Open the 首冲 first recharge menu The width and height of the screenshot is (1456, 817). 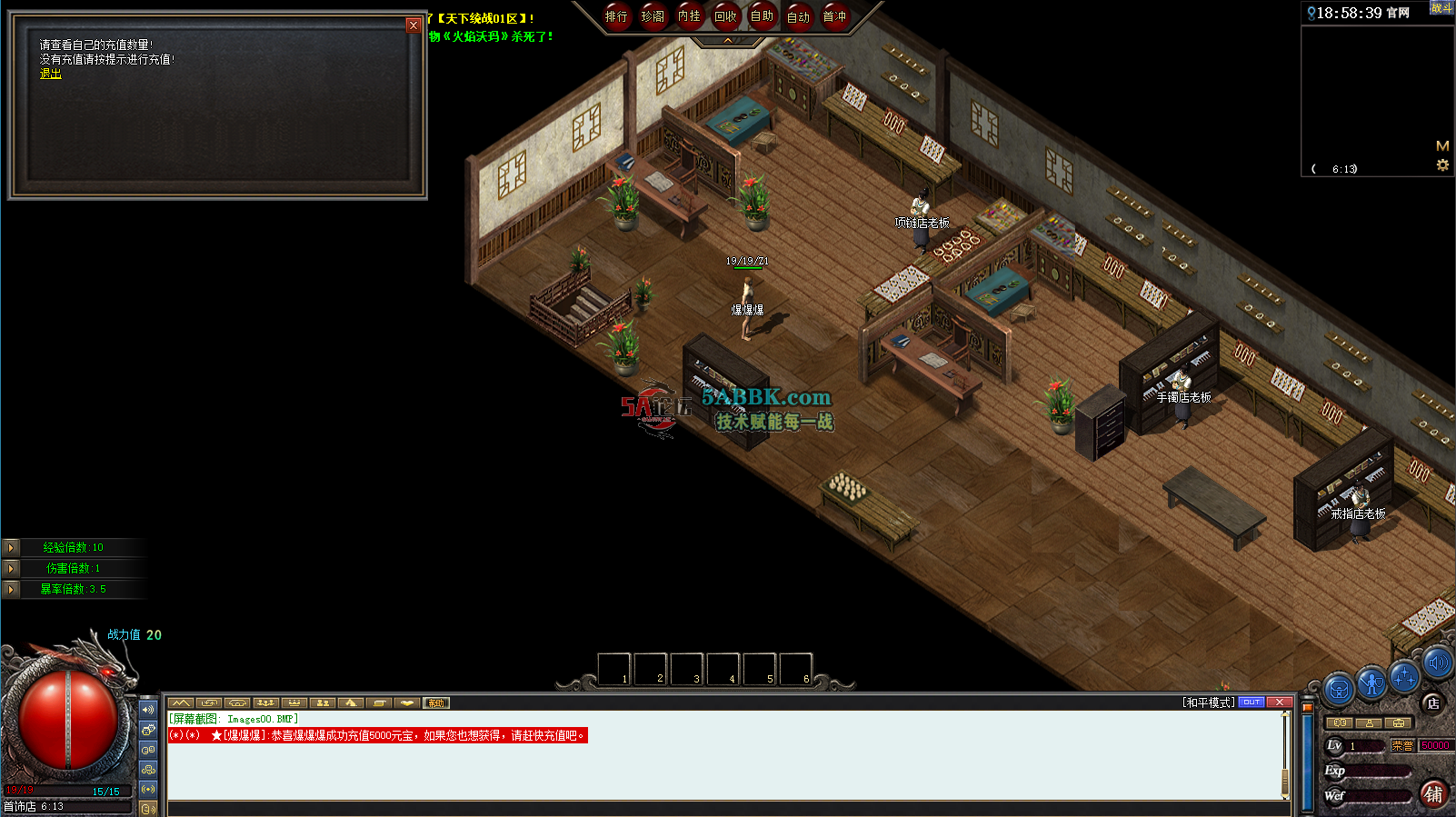[834, 16]
